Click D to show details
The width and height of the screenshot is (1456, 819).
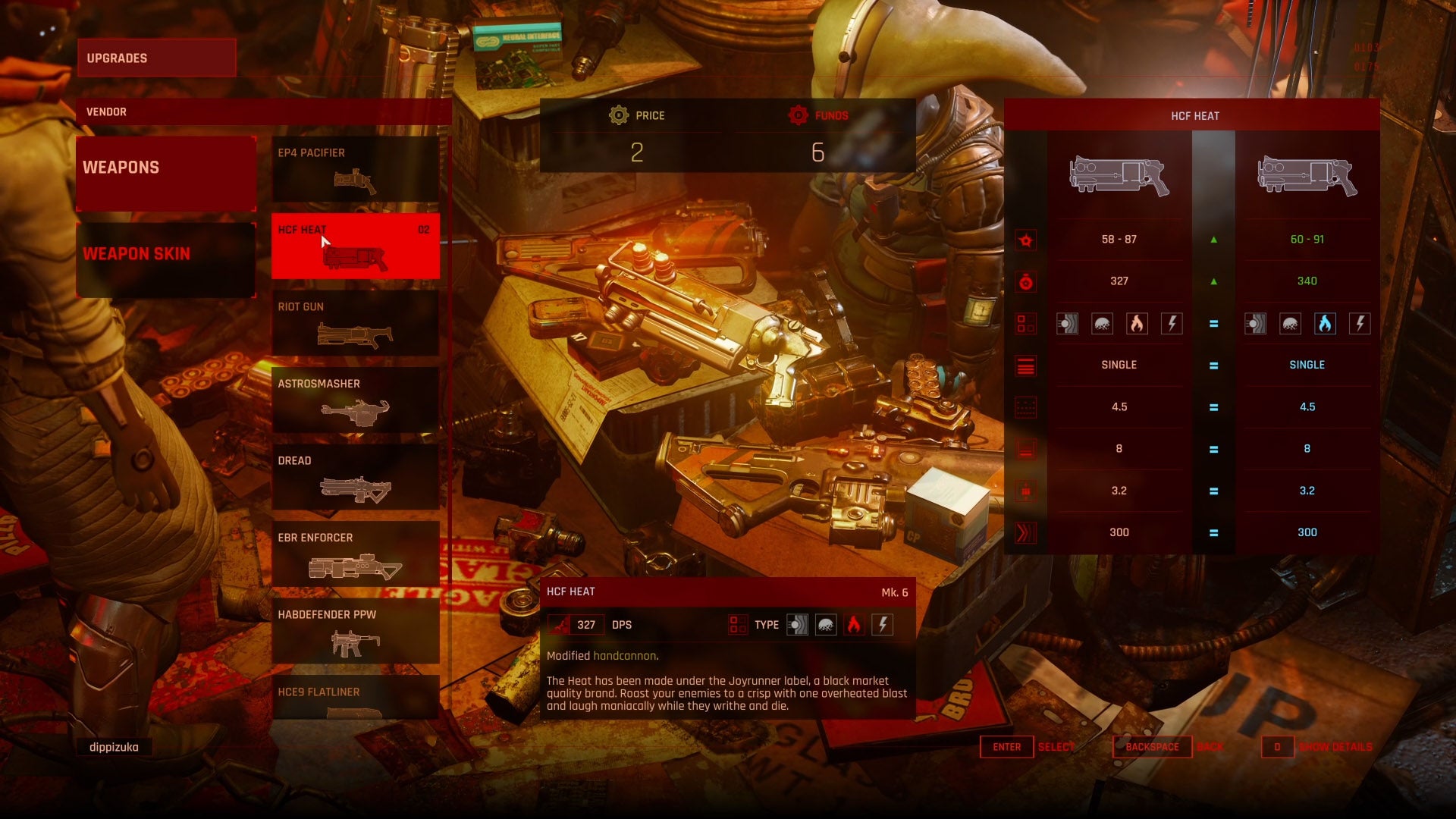click(x=1277, y=747)
